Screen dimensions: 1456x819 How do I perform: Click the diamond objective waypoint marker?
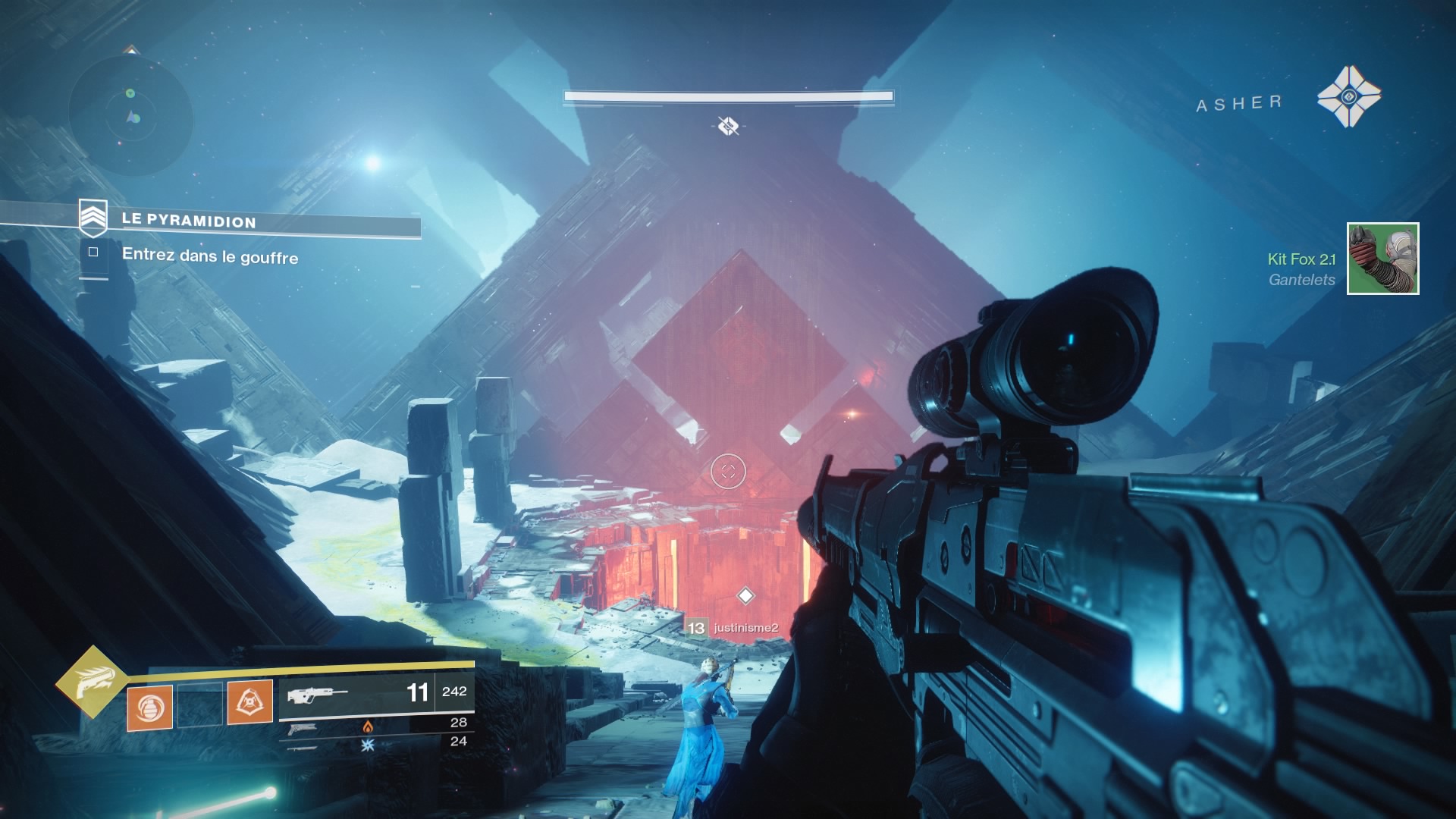coord(745,595)
